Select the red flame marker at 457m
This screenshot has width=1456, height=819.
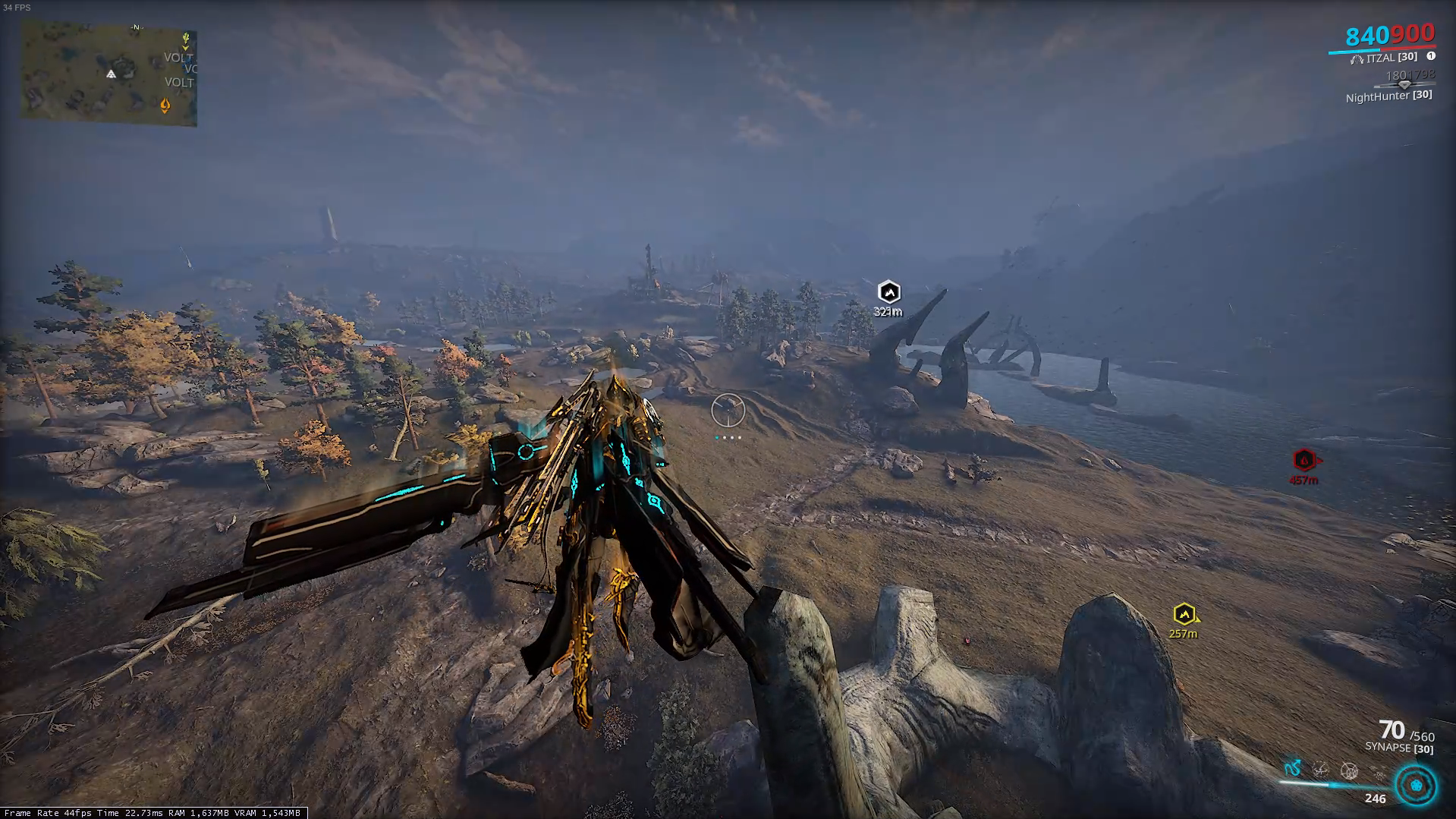tap(1303, 460)
